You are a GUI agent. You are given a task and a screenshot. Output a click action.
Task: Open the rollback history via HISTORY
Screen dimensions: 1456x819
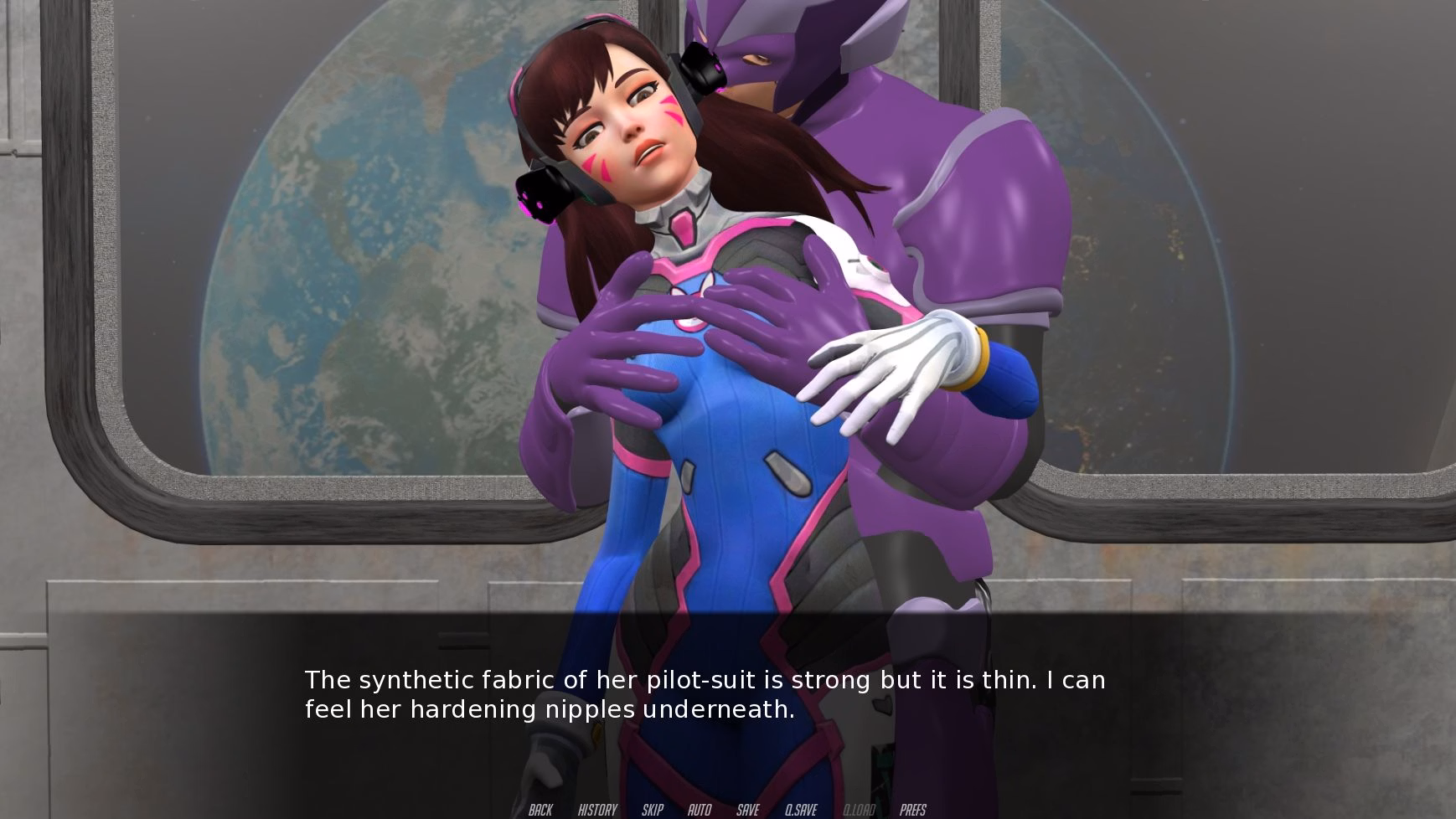(x=596, y=810)
